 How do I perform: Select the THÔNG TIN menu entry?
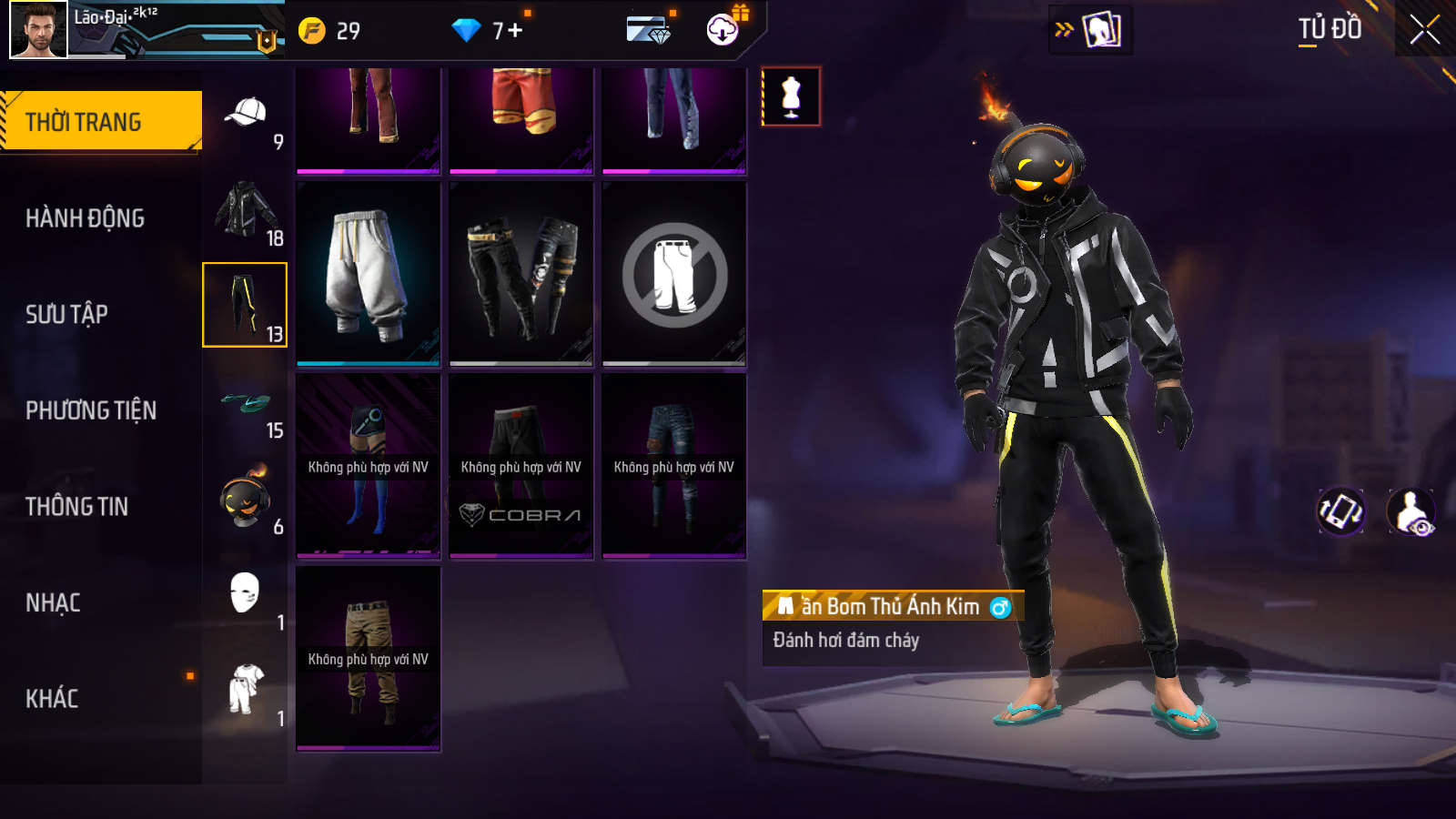(x=76, y=507)
